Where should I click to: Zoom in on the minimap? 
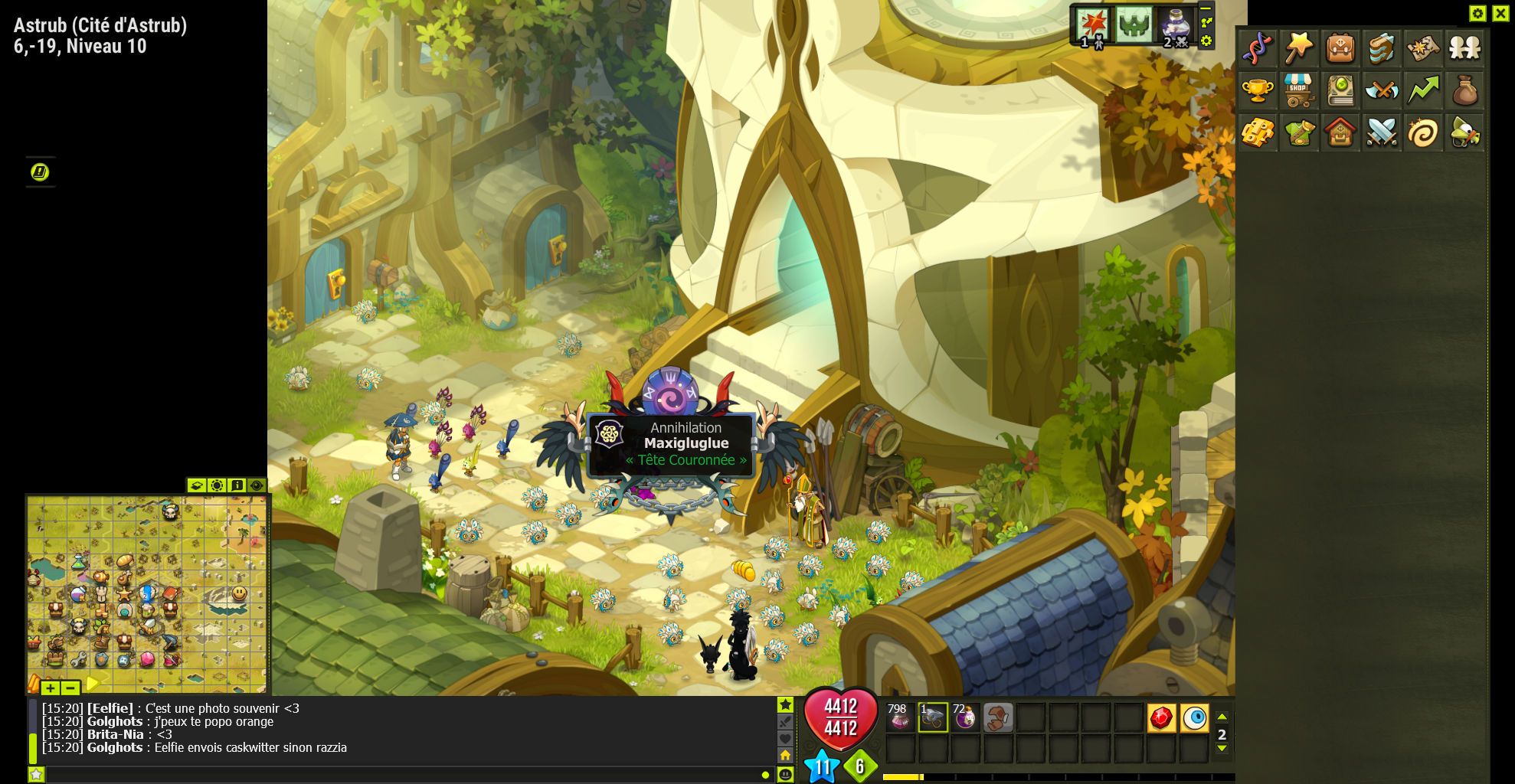point(51,688)
